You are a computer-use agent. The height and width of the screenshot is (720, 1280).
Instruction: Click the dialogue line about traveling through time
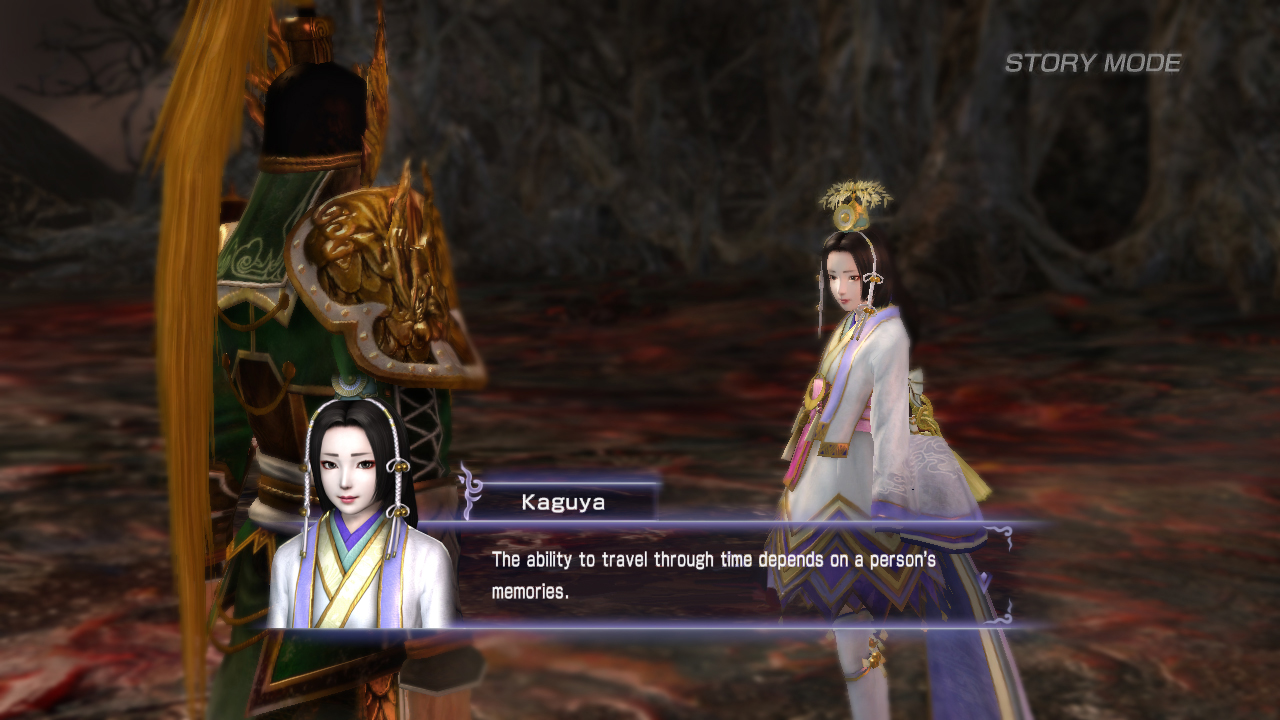tap(700, 562)
